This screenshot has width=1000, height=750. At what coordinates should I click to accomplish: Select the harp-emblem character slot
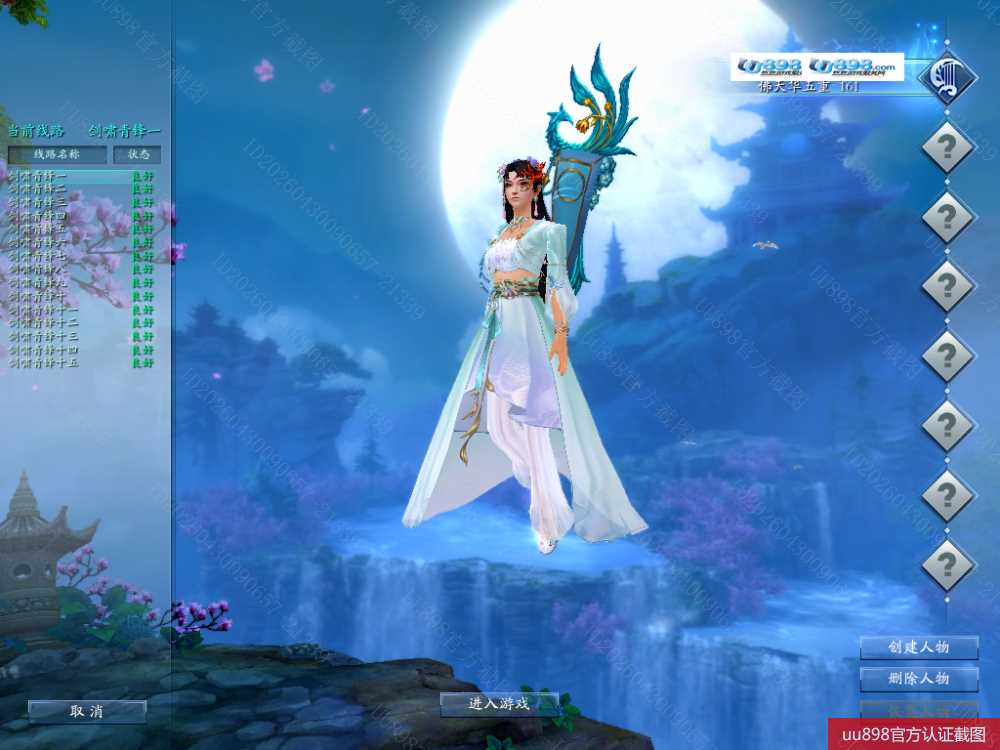(947, 77)
